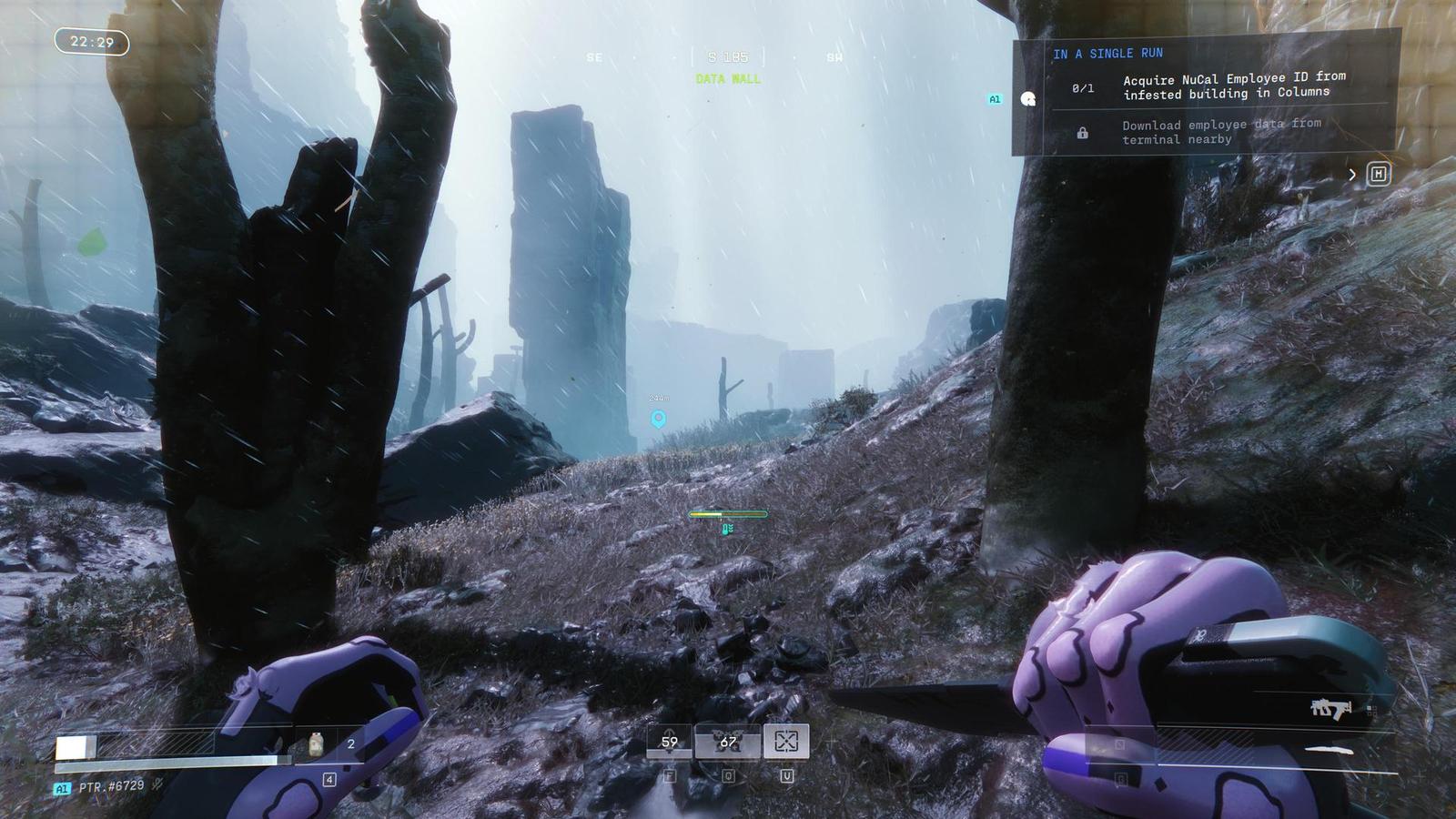1456x819 pixels.
Task: Select the submachine gun weapon slot
Action: coord(1330,709)
